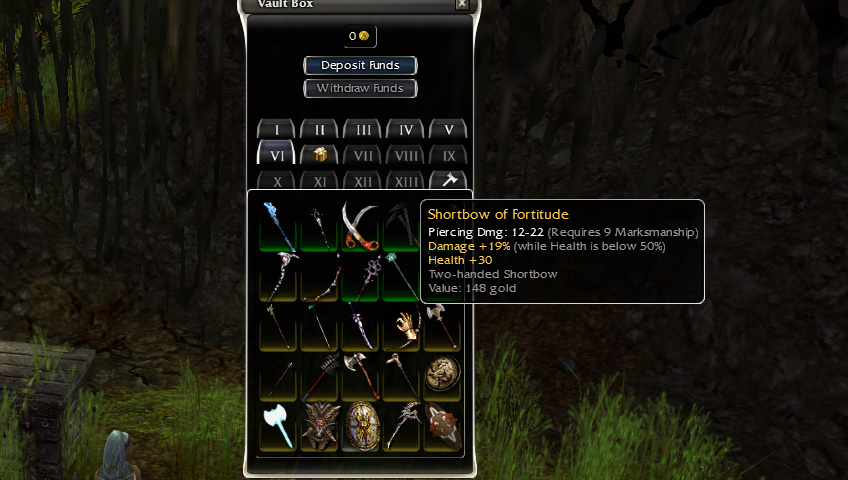Select the blue crystal staff slot
Viewport: 848px width, 480px height.
point(277,224)
